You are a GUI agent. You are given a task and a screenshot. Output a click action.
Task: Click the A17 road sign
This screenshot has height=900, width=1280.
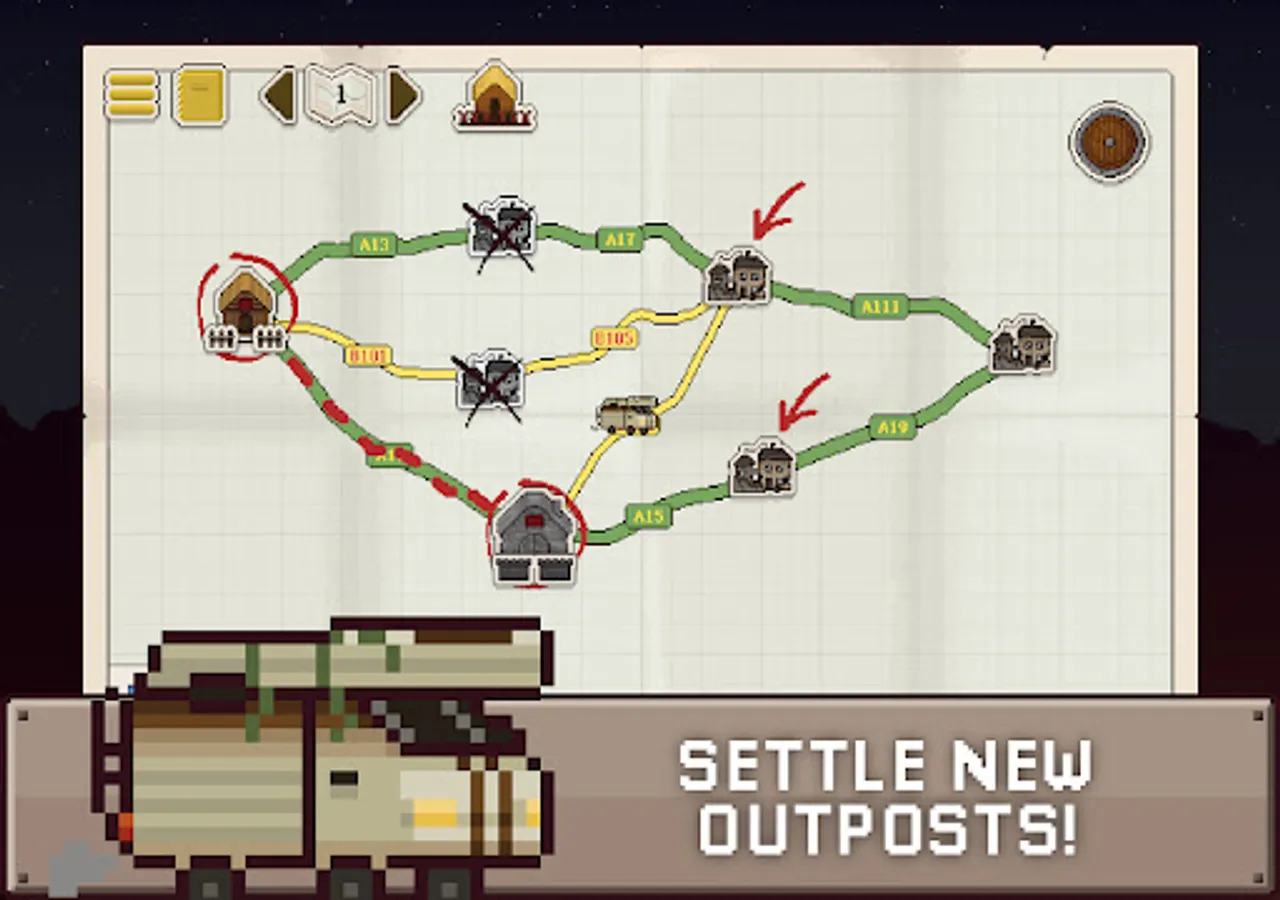(620, 240)
